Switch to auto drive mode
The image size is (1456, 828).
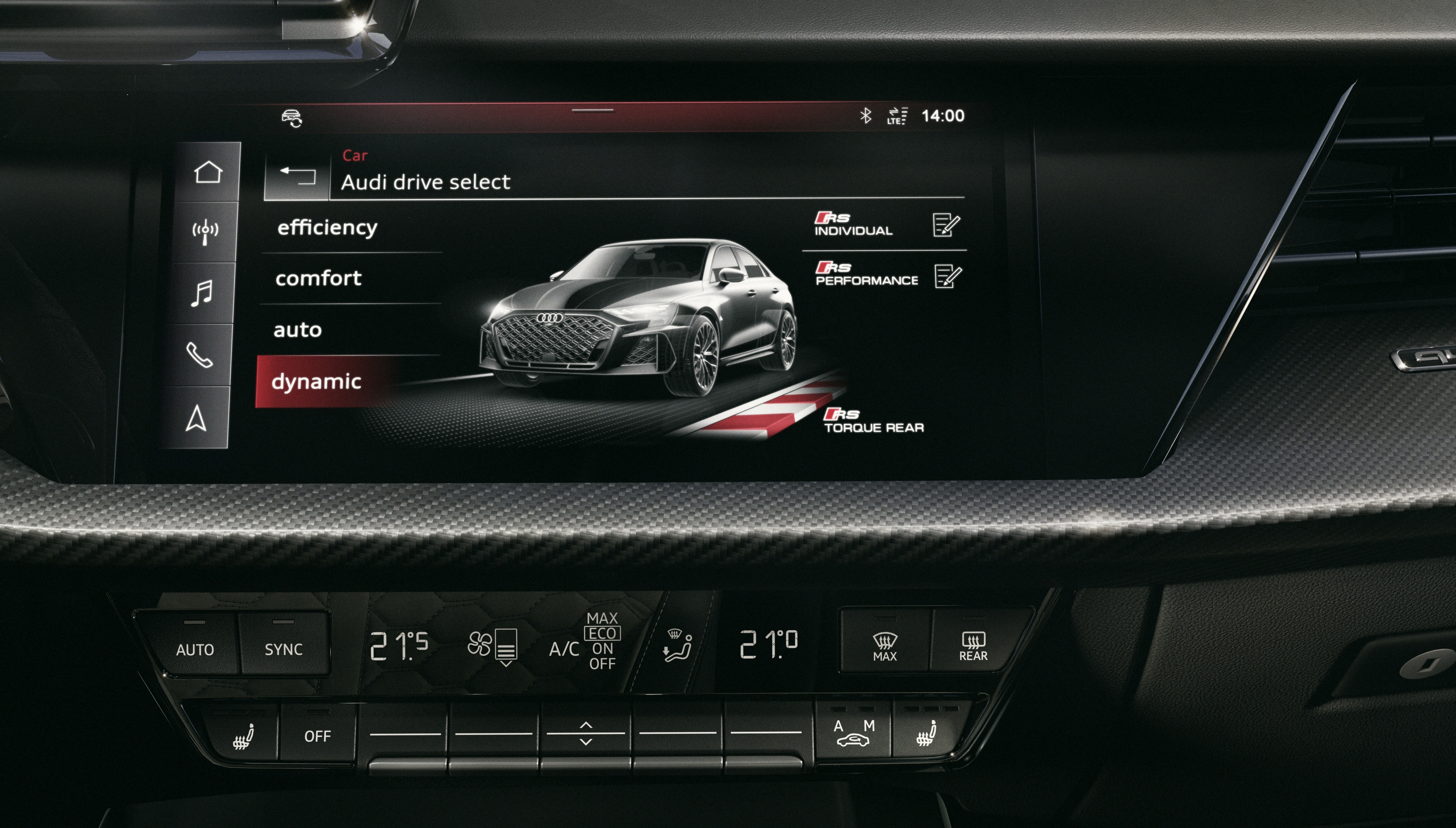click(298, 330)
